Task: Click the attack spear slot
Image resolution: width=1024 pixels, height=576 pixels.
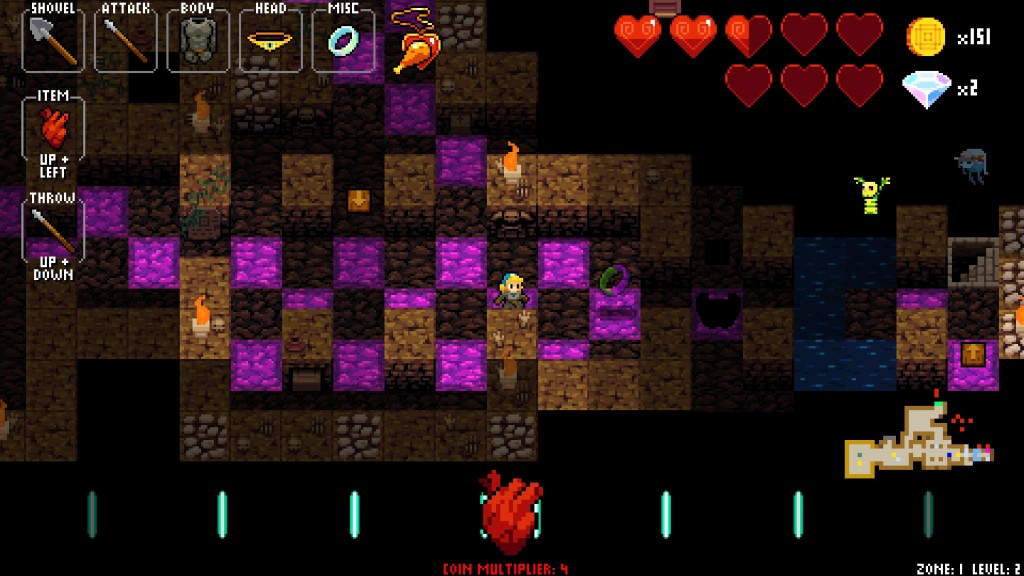Action: 125,41
